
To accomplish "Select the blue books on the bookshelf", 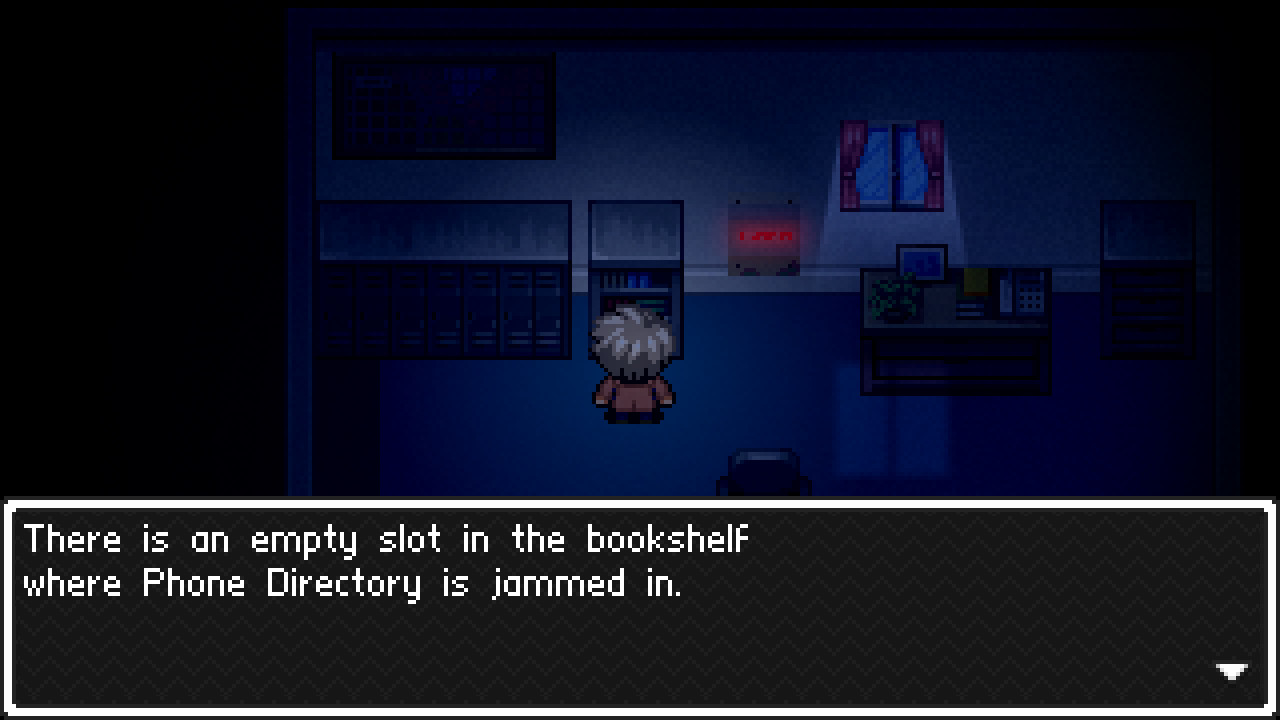I will coord(636,278).
